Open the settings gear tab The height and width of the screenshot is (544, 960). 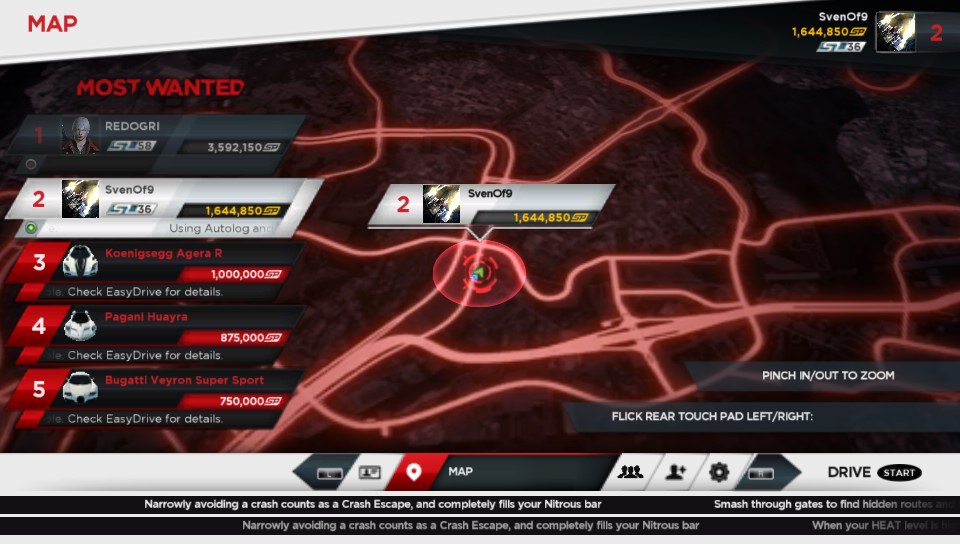[x=719, y=472]
